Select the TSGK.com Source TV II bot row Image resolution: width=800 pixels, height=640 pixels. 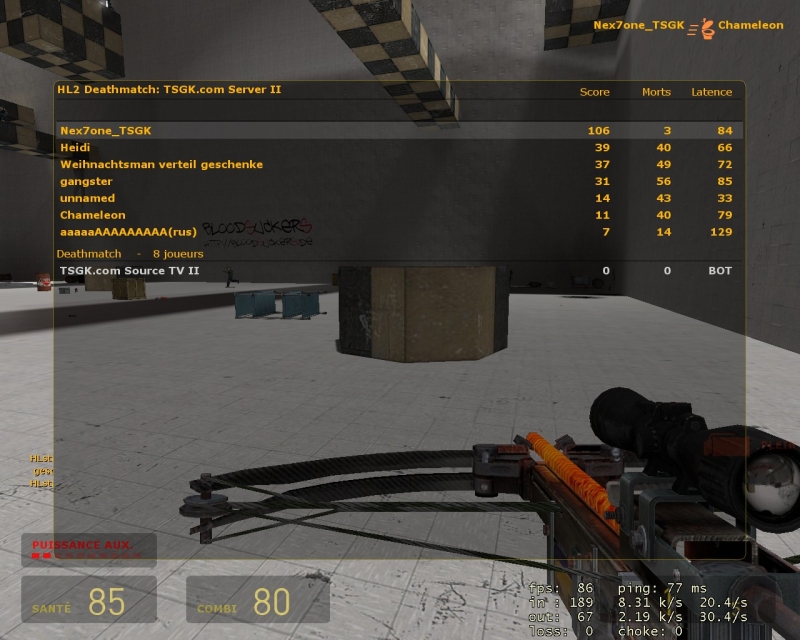(130, 270)
